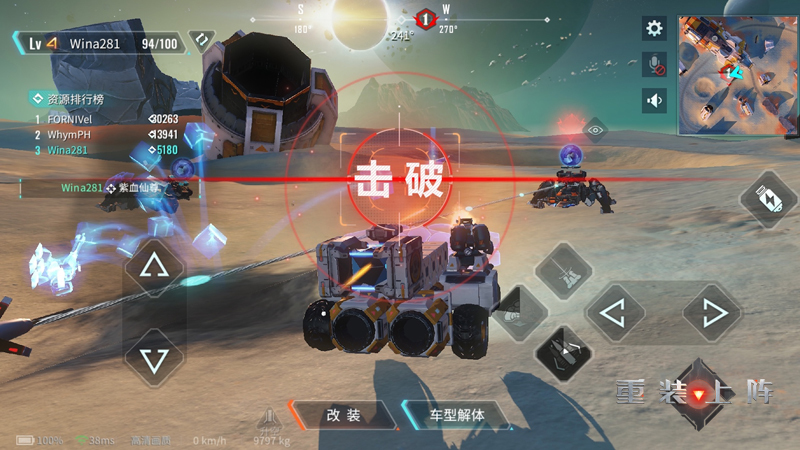The image size is (800, 450).
Task: Tap the 车型解体 (disassemble vehicle) button
Action: pos(455,415)
